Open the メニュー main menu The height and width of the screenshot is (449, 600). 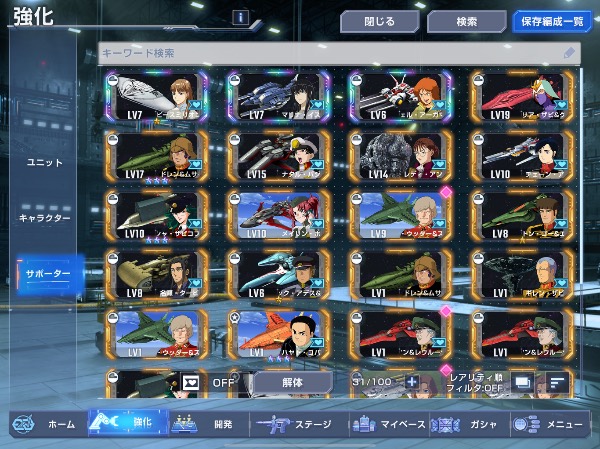point(549,424)
